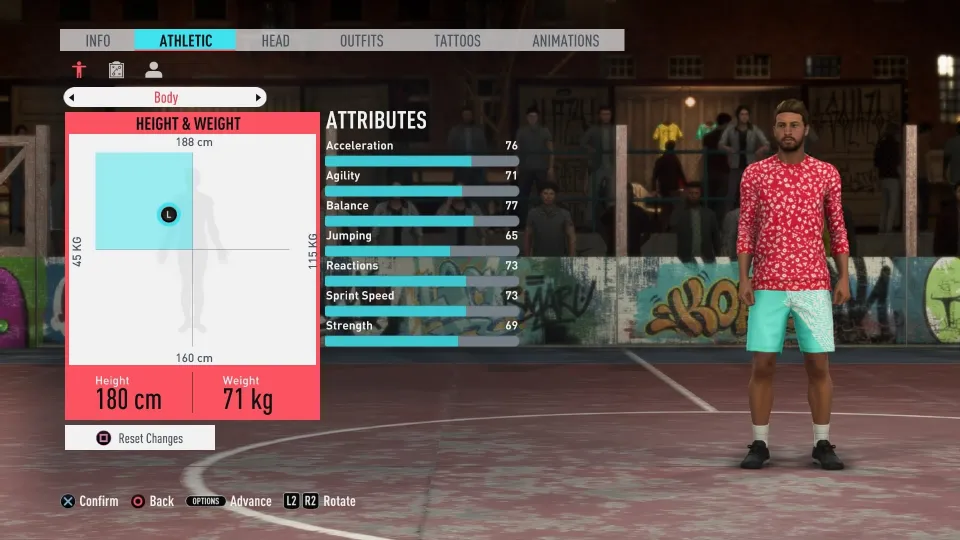This screenshot has width=960, height=540.
Task: Reset Changes to the body settings
Action: point(139,438)
